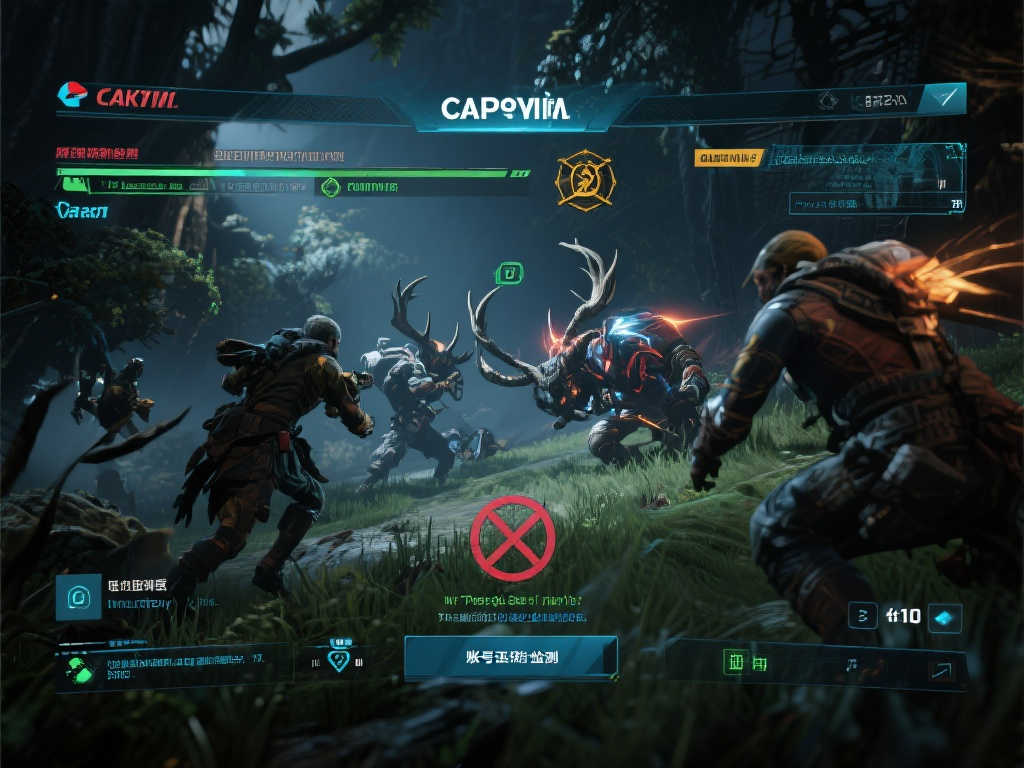Select the teal square icon on the left
The image size is (1024, 768).
click(x=78, y=597)
